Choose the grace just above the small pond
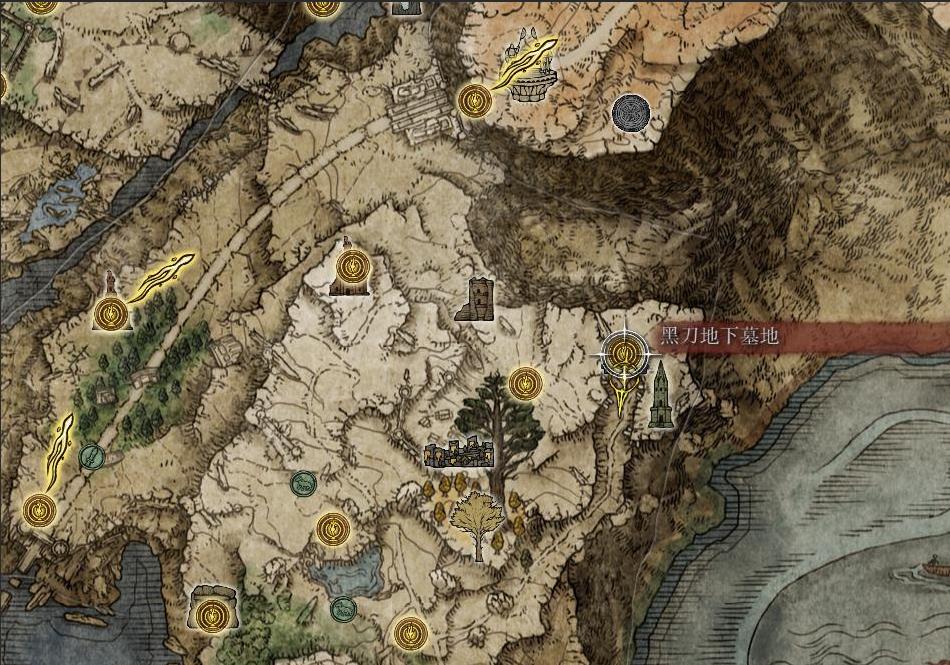 pos(333,528)
